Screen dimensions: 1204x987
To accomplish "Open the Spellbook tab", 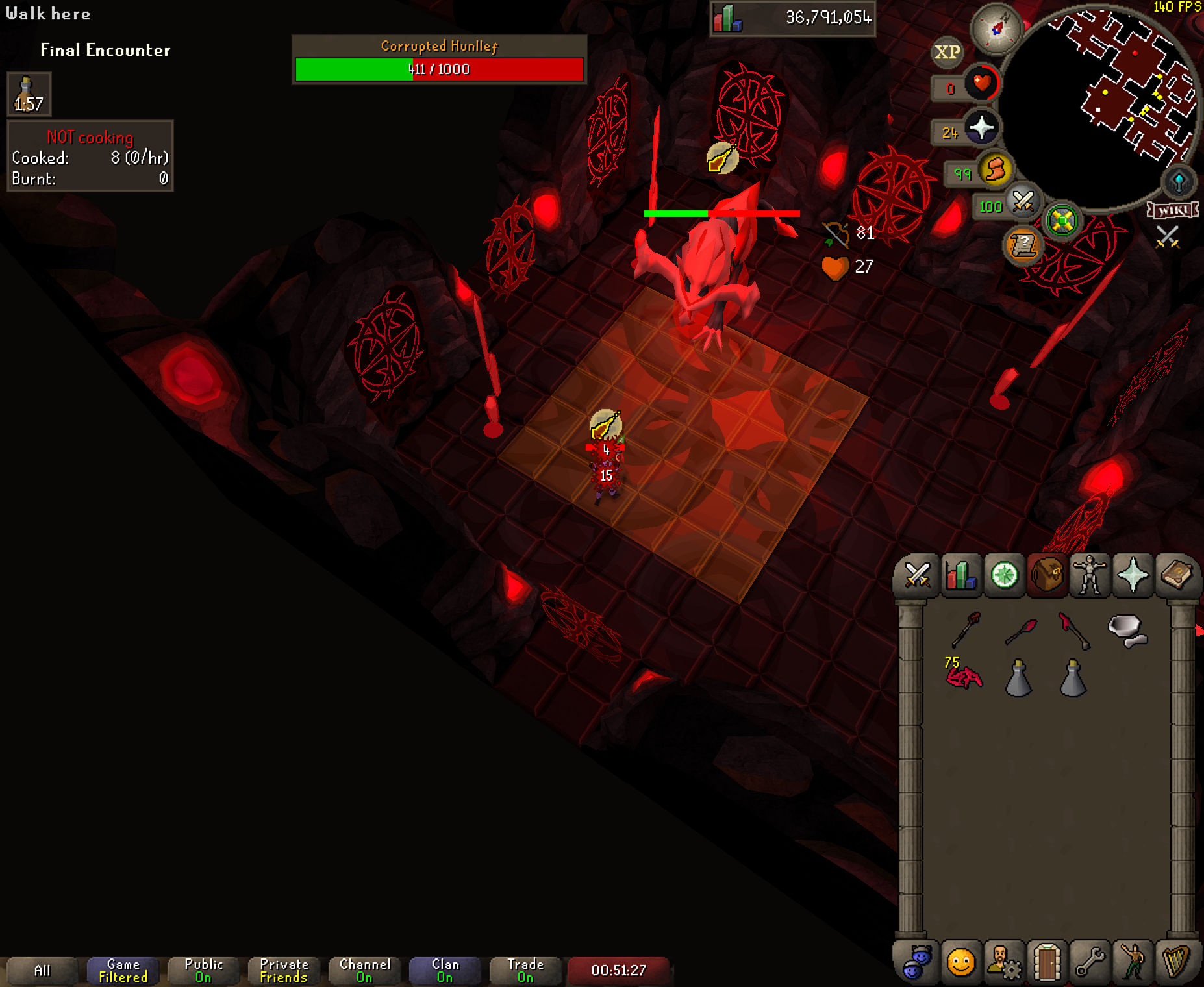I will pyautogui.click(x=1176, y=575).
